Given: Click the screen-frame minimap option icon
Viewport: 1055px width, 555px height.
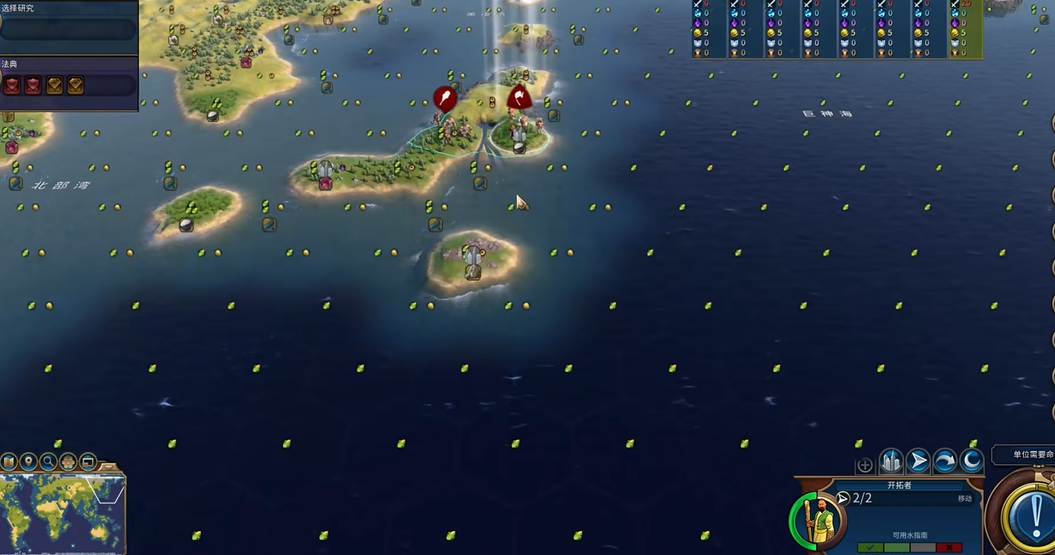Looking at the screenshot, I should pos(88,461).
